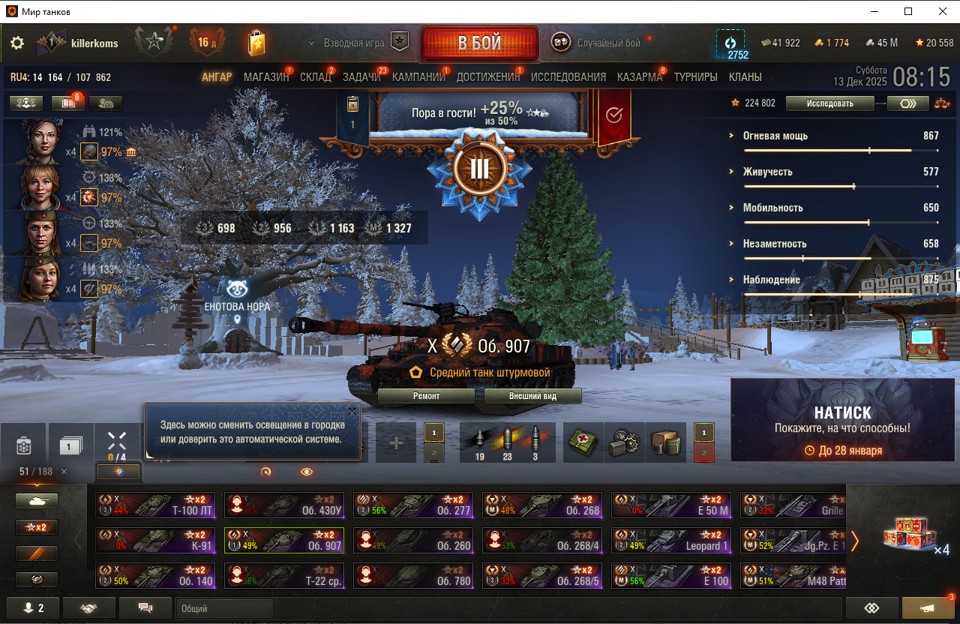Select the T-100 ЛТ tank in carousel
Image resolution: width=960 pixels, height=624 pixels.
pyautogui.click(x=156, y=505)
